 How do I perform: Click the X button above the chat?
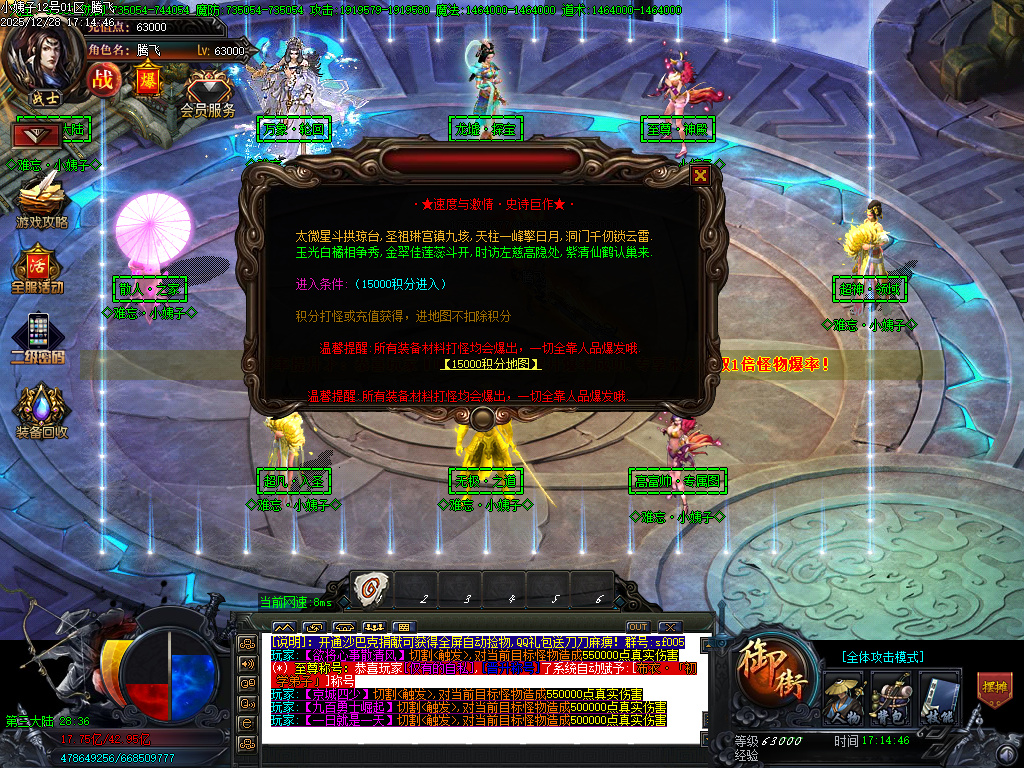point(670,627)
